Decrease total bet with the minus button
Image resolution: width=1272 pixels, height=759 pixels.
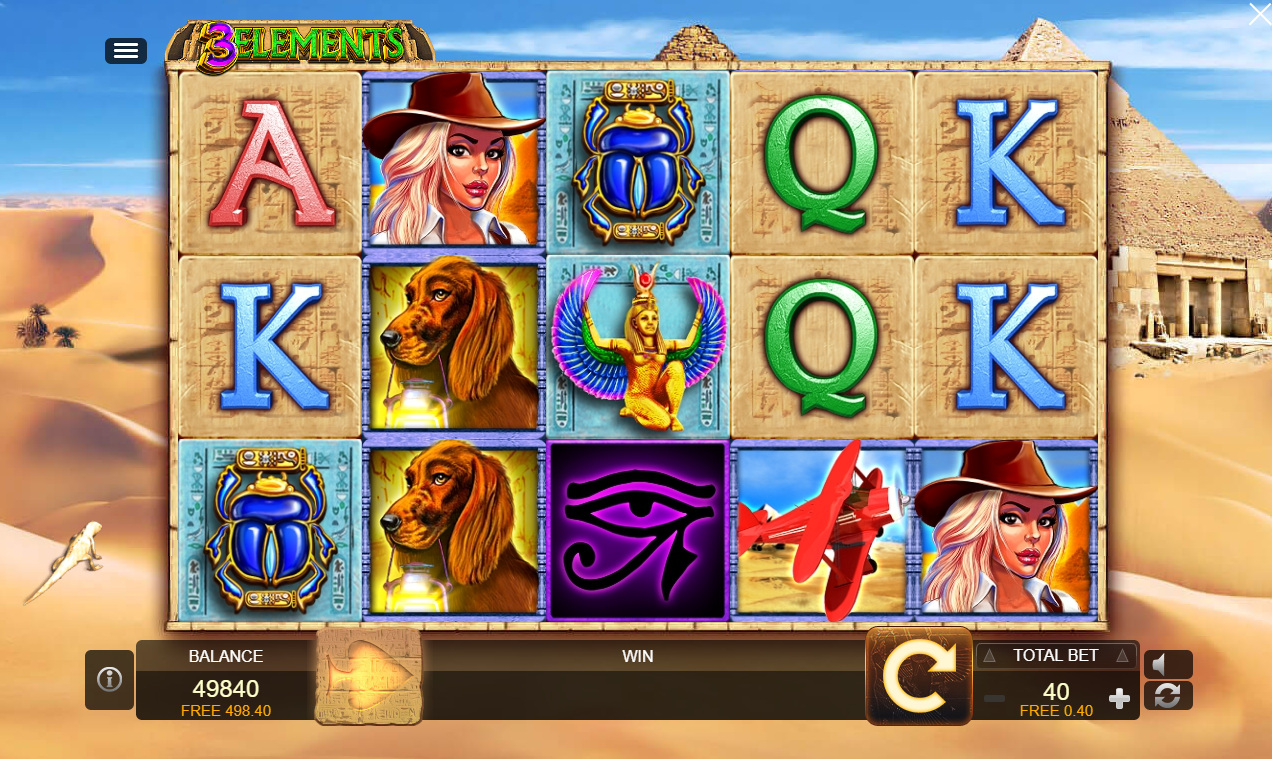[x=994, y=698]
